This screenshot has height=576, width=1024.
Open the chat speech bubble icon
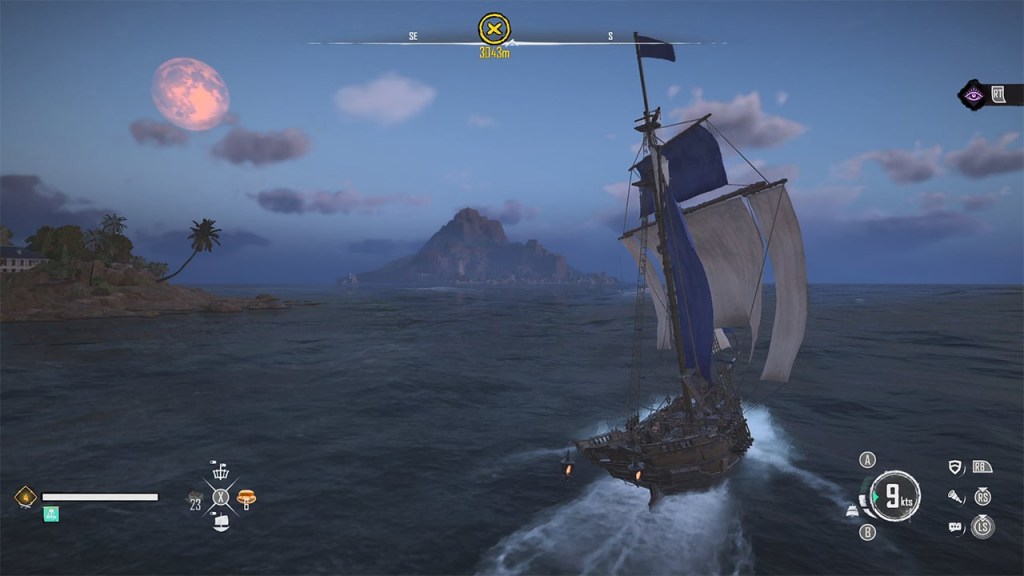pyautogui.click(x=956, y=526)
